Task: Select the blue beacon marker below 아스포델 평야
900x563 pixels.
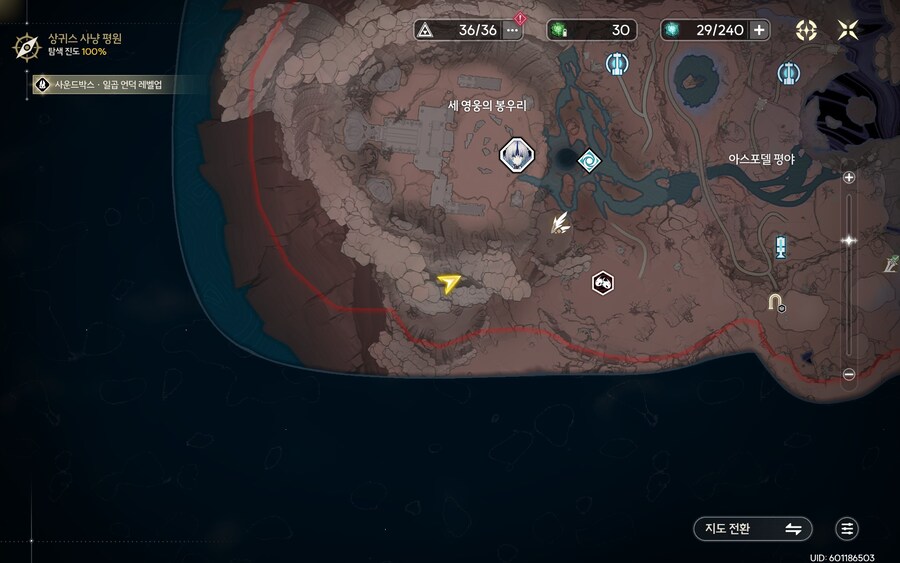Action: 782,247
